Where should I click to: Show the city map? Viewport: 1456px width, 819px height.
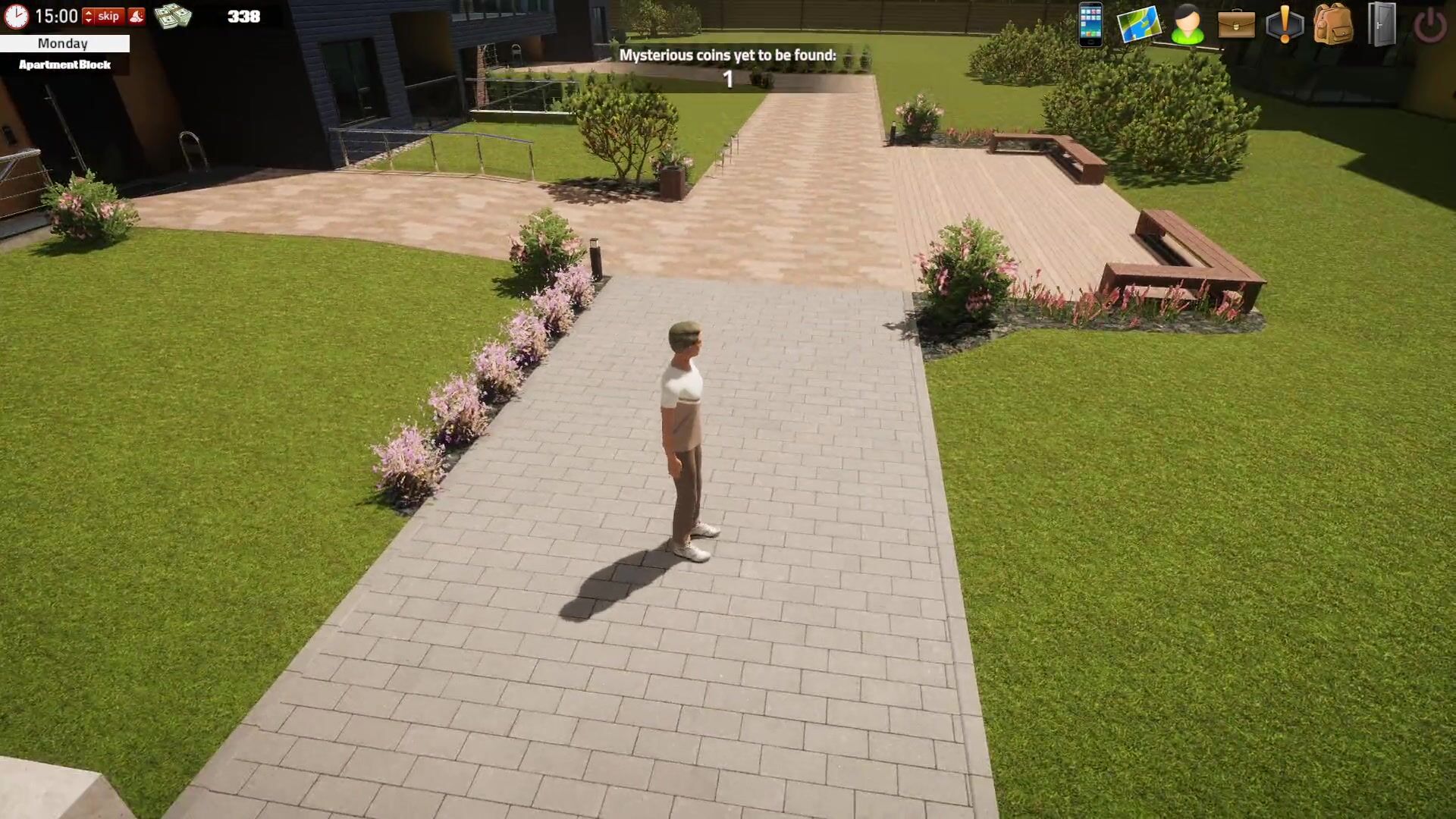coord(1139,24)
